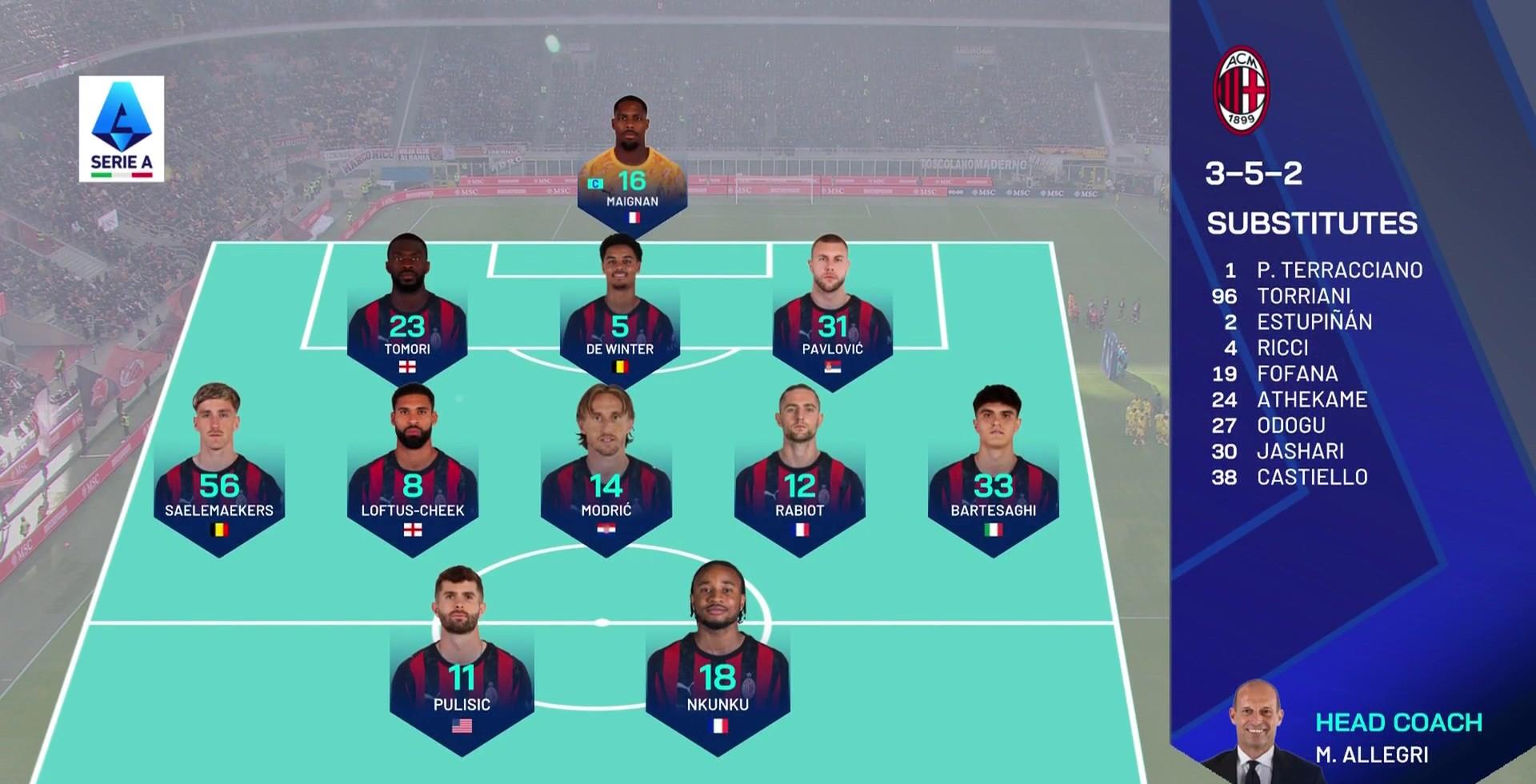Viewport: 1536px width, 784px height.
Task: Pick Fofana in the substitutes list
Action: (x=1297, y=374)
